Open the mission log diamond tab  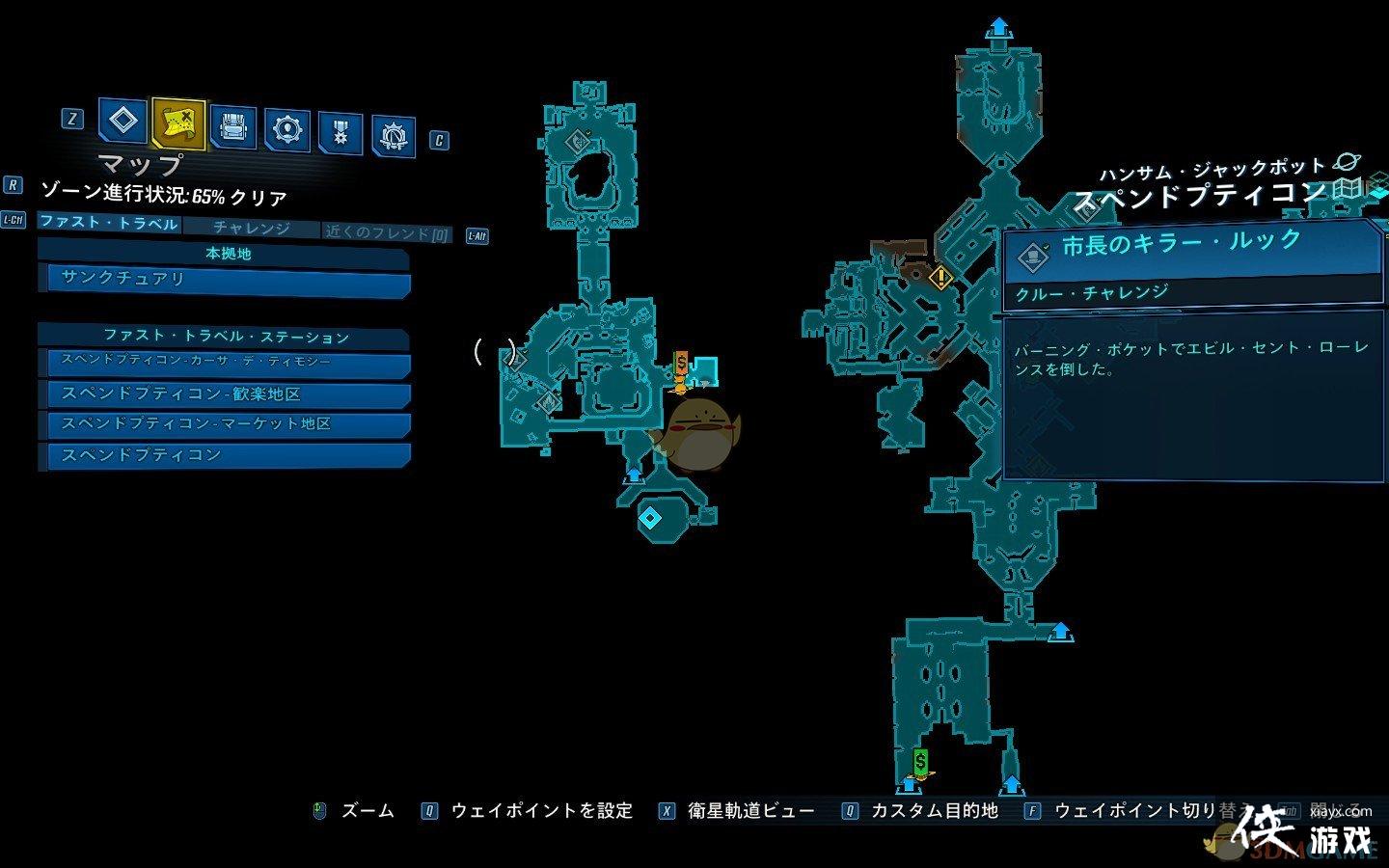point(123,122)
